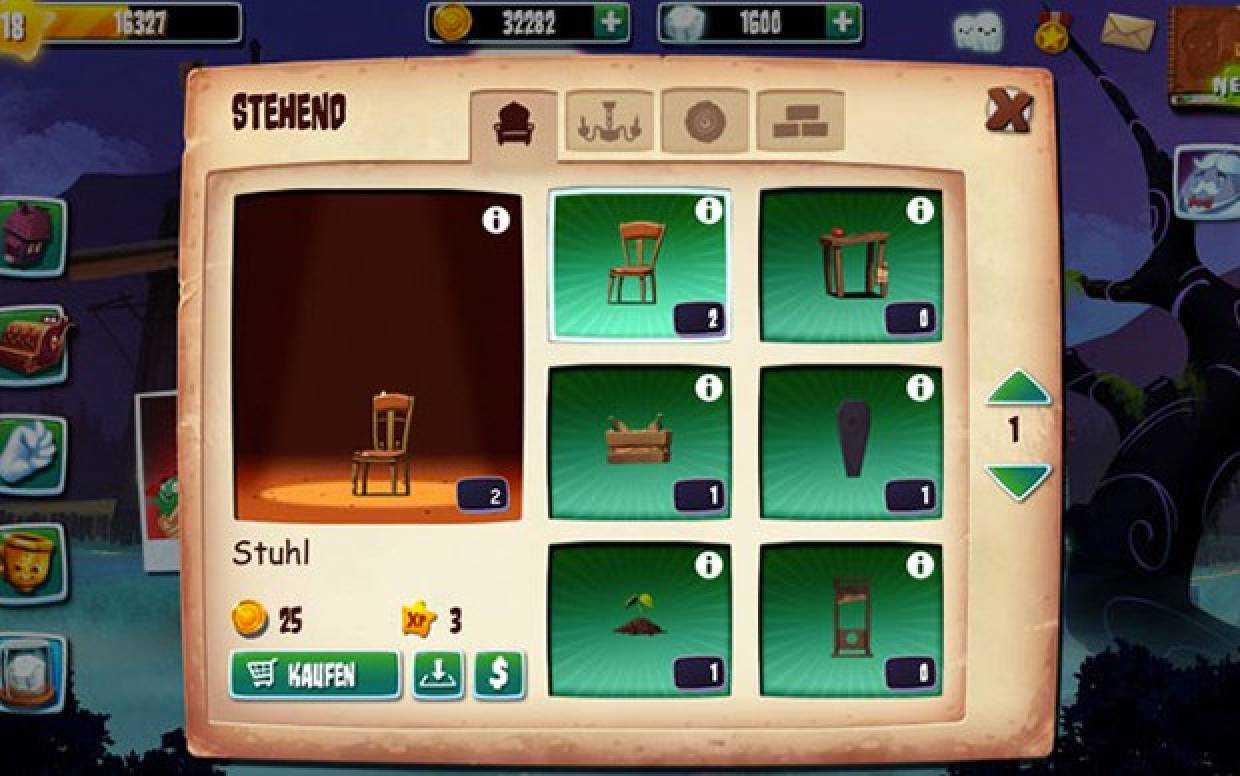Switch to the brick wall tab
The width and height of the screenshot is (1240, 776).
[x=799, y=122]
